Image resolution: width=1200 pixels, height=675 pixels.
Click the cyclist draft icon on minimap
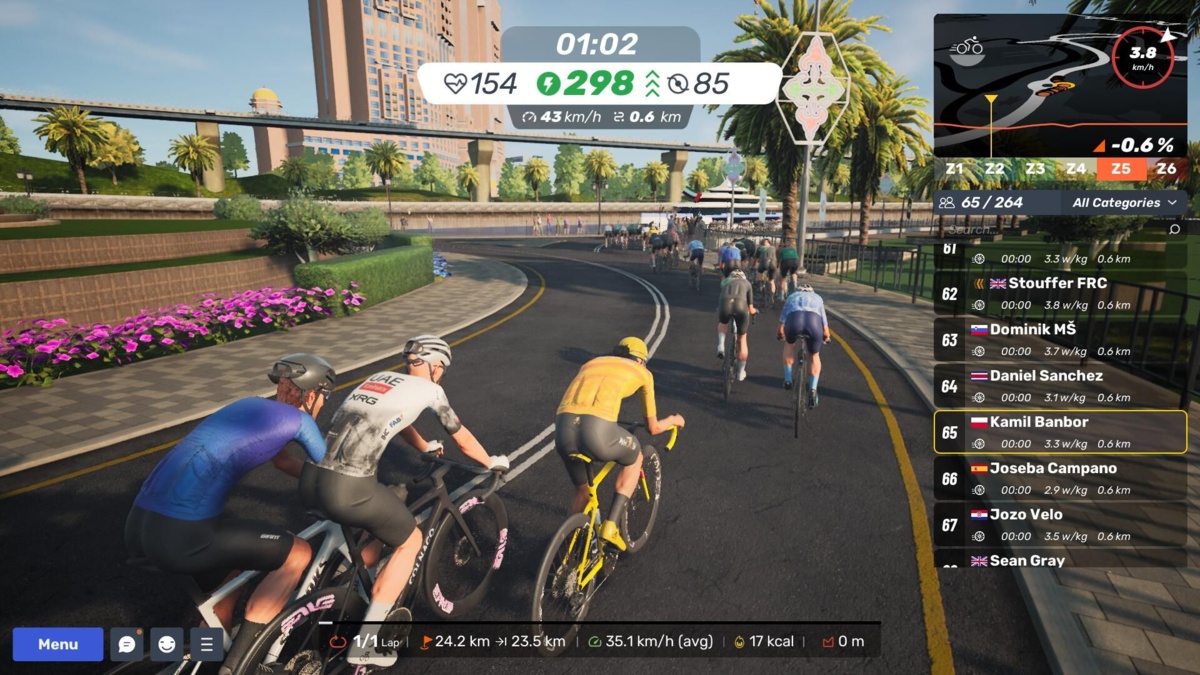[967, 48]
